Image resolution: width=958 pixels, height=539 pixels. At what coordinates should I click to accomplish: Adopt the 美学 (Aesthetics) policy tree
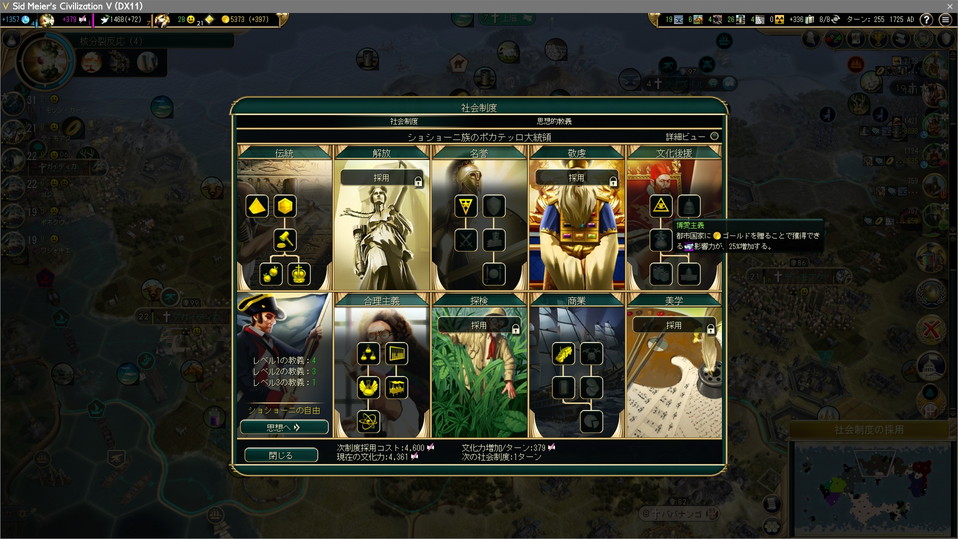673,326
